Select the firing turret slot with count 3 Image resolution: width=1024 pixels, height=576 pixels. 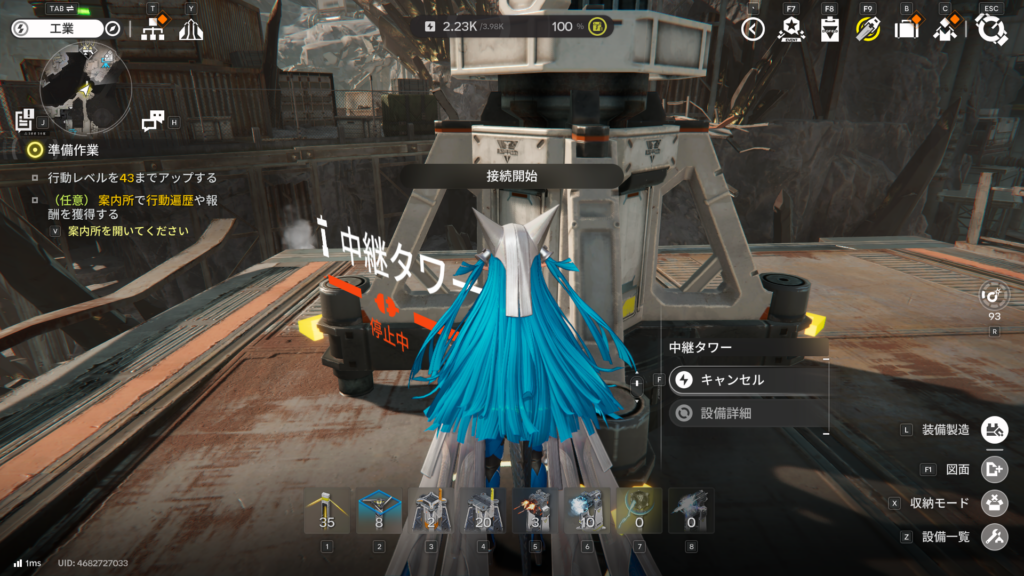tap(535, 511)
